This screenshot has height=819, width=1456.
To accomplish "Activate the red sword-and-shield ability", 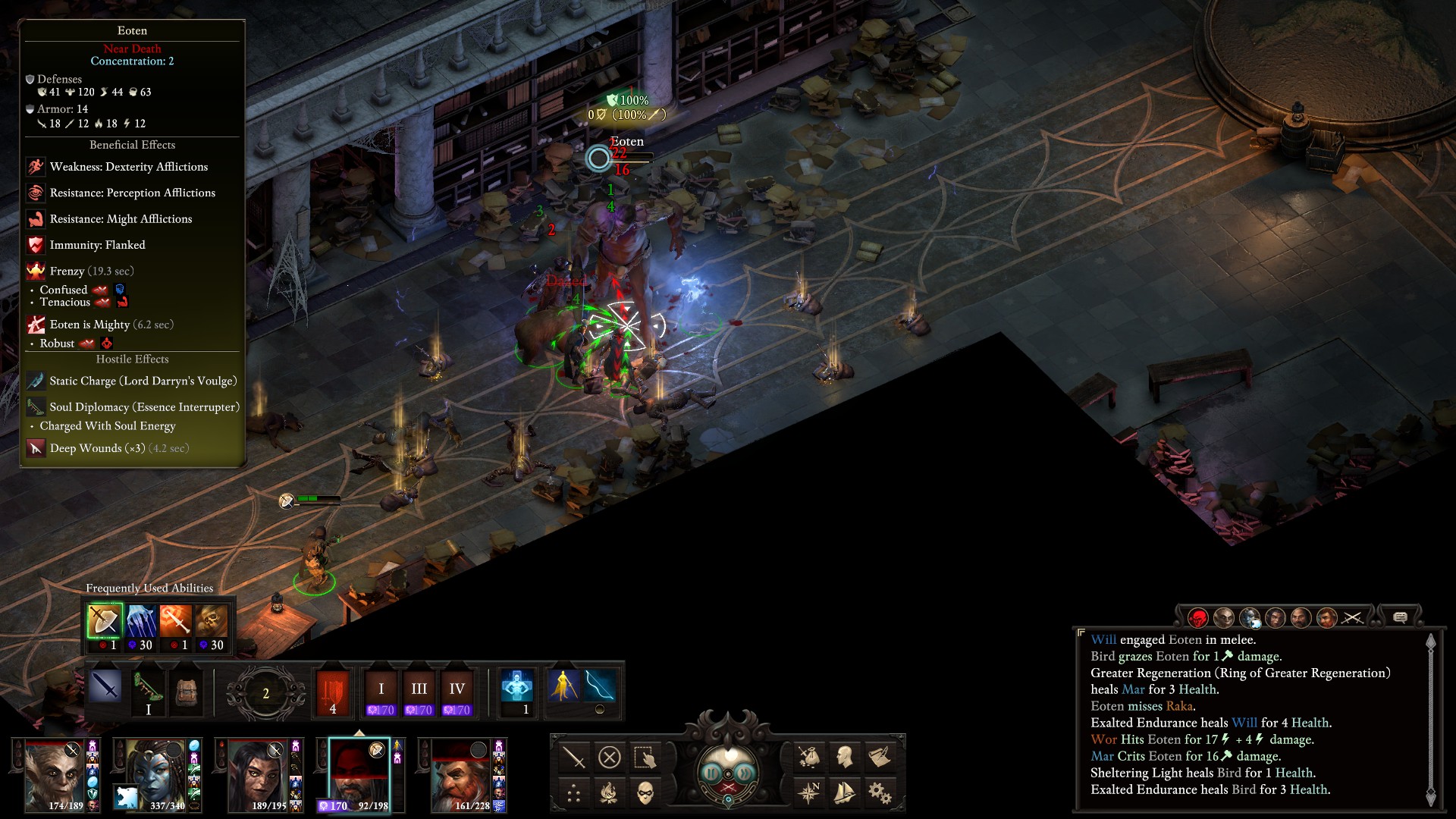I will click(333, 690).
